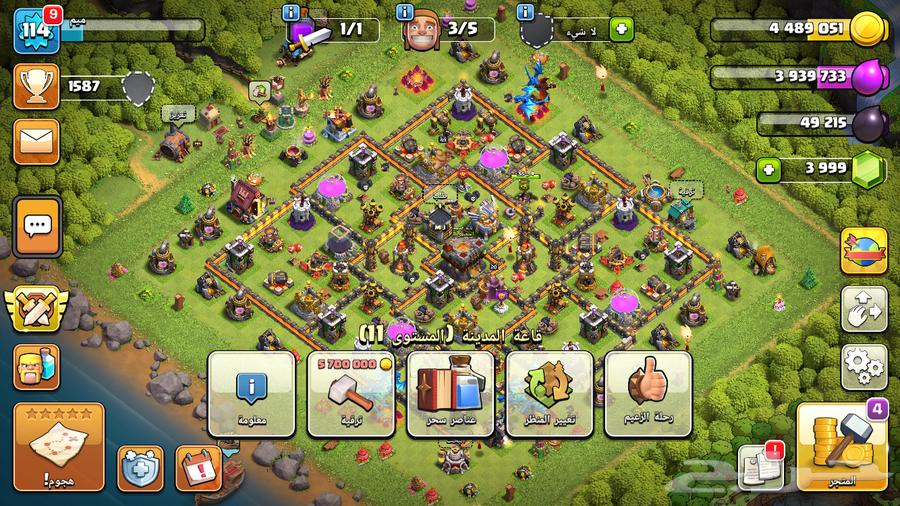The height and width of the screenshot is (506, 900).
Task: Show Town Hall info panel
Action: [x=251, y=393]
